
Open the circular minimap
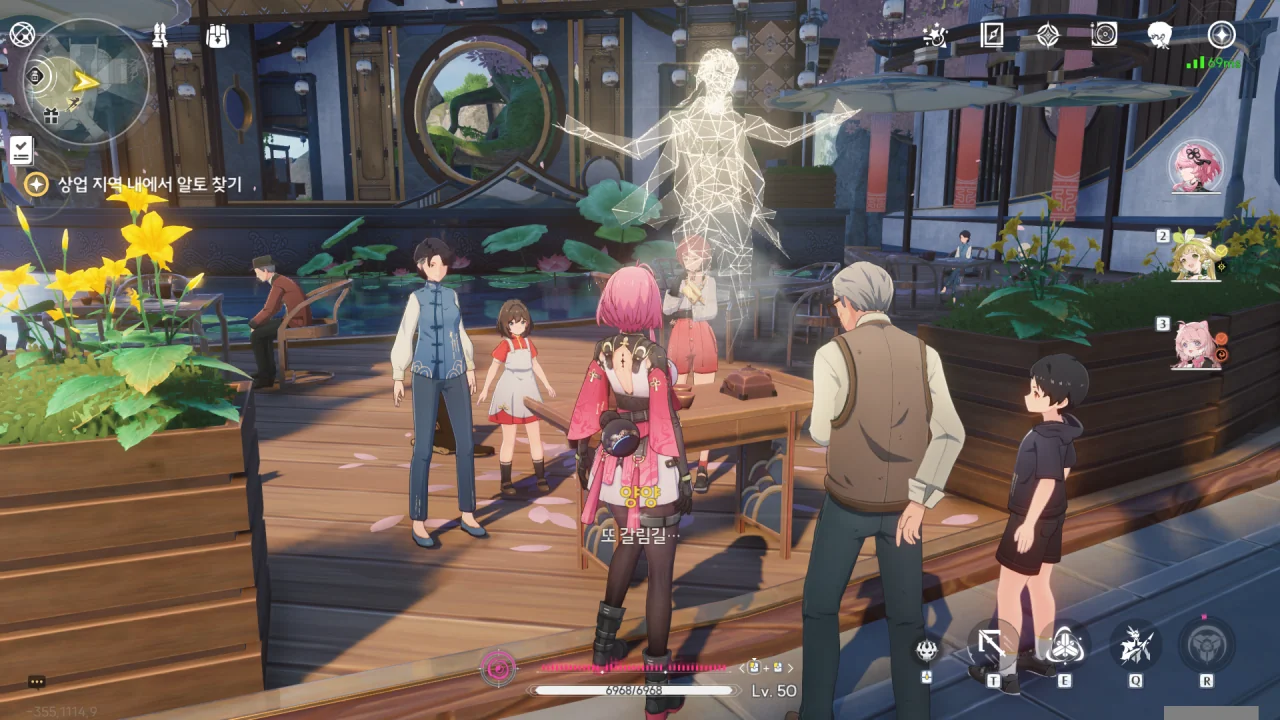87,82
